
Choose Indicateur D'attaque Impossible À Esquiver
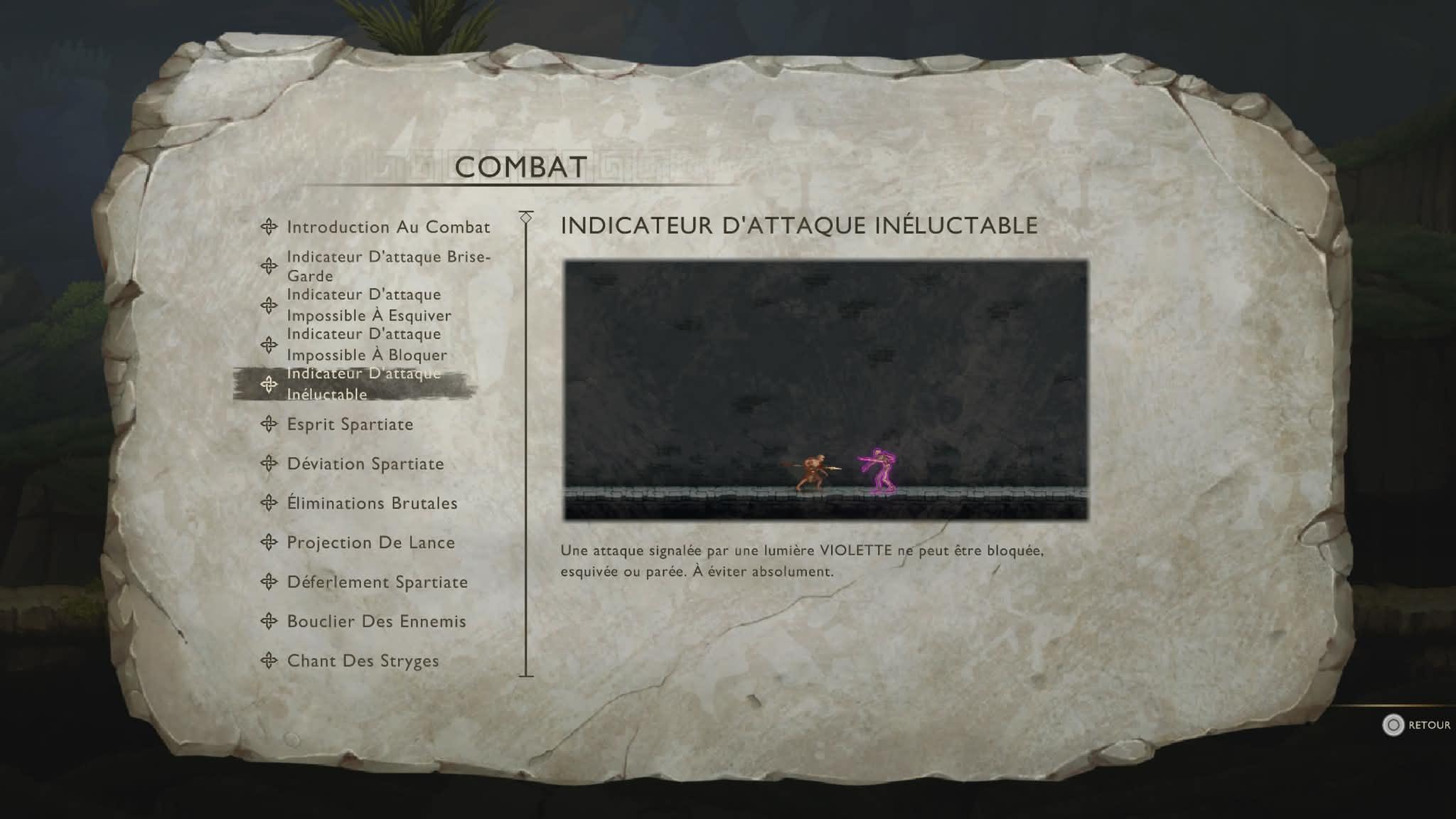pyautogui.click(x=368, y=305)
